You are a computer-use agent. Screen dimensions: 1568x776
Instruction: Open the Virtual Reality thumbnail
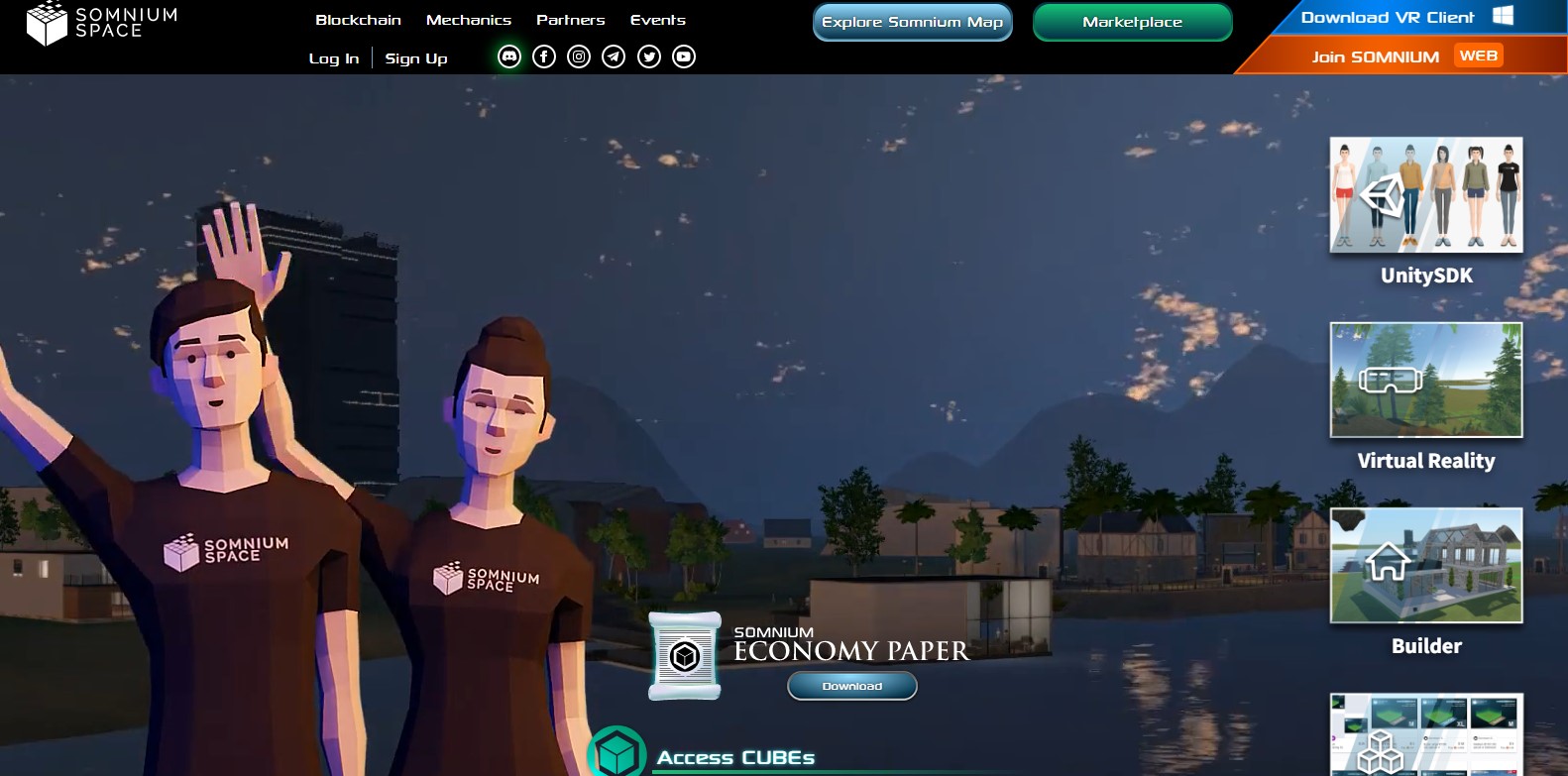click(x=1425, y=380)
